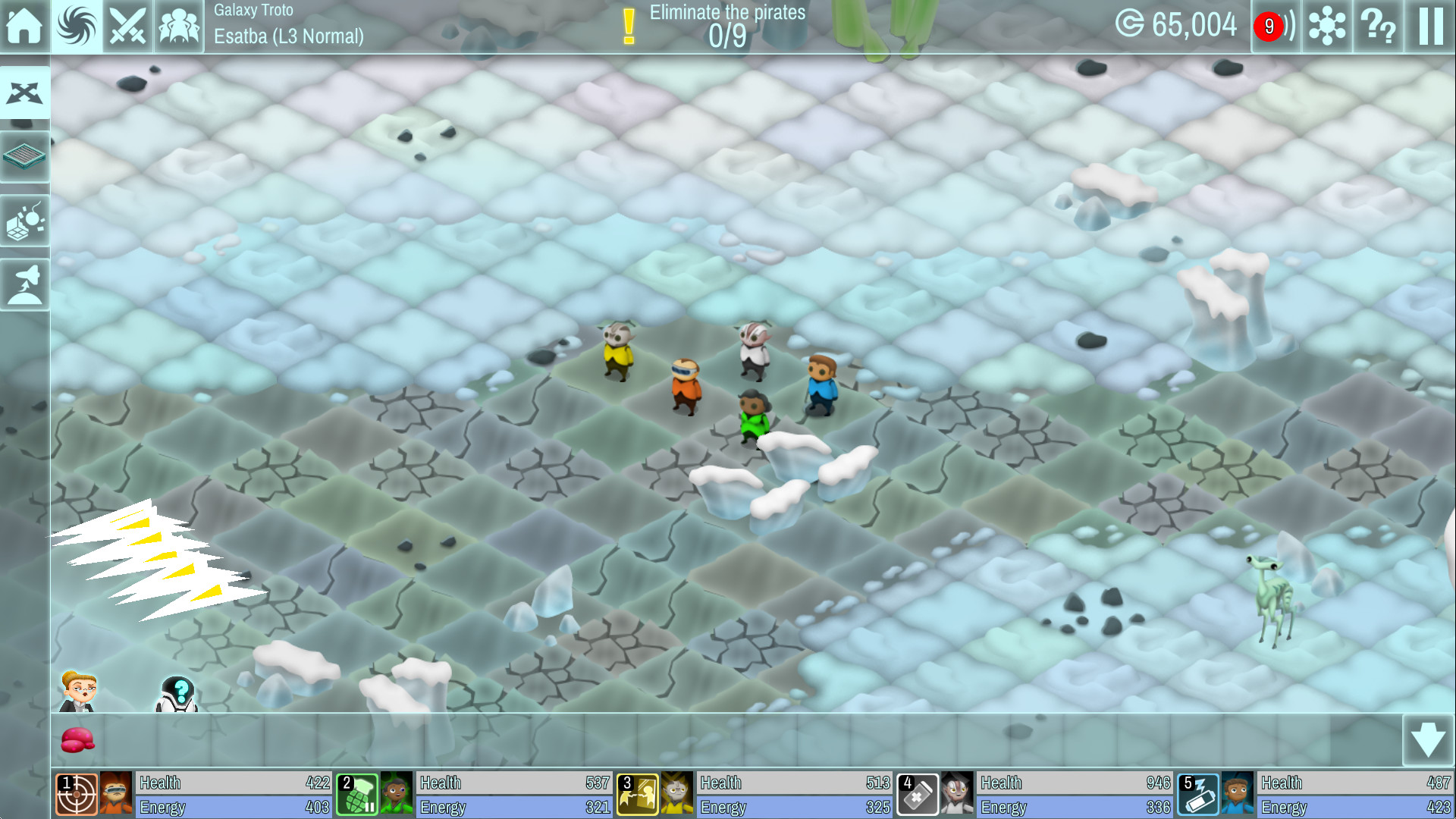Open the 'Eliminate the pirates 0/9' objective
1456x819 pixels.
pyautogui.click(x=724, y=23)
